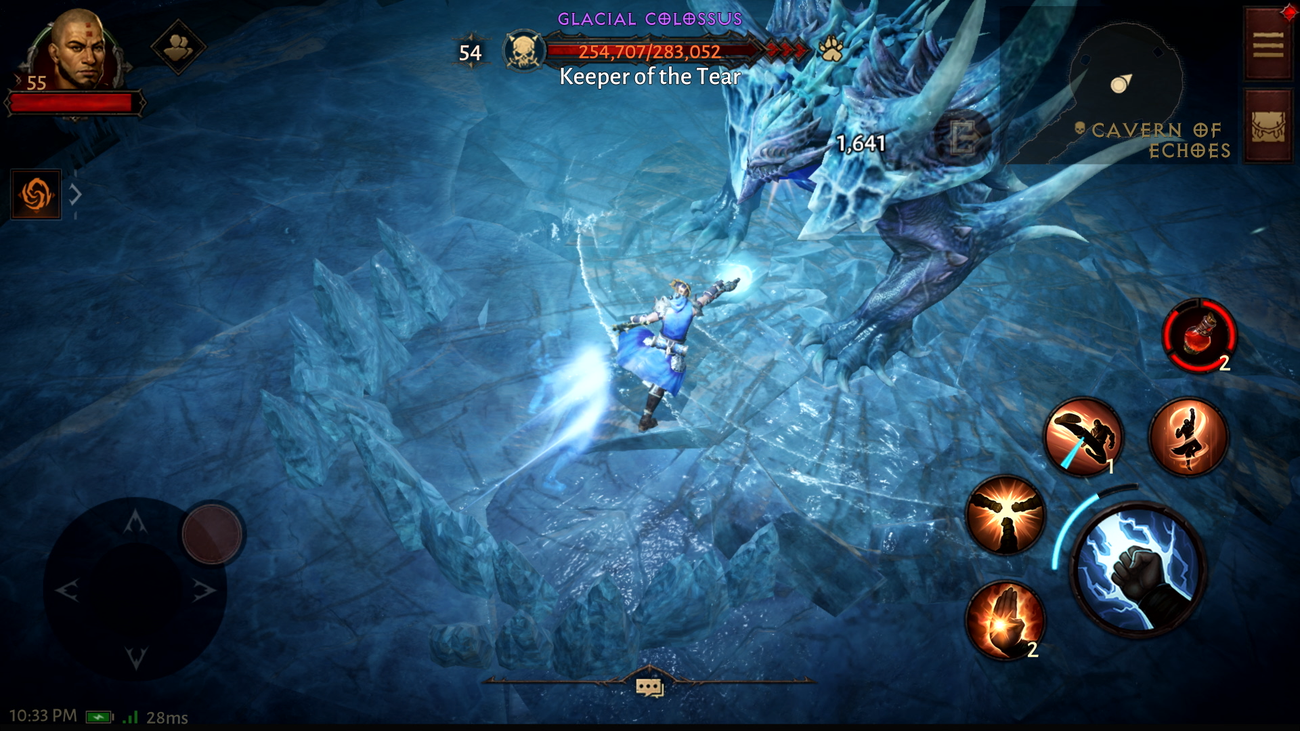Use the glowing palm strike skill
Viewport: 1300px width, 731px height.
[1005, 619]
